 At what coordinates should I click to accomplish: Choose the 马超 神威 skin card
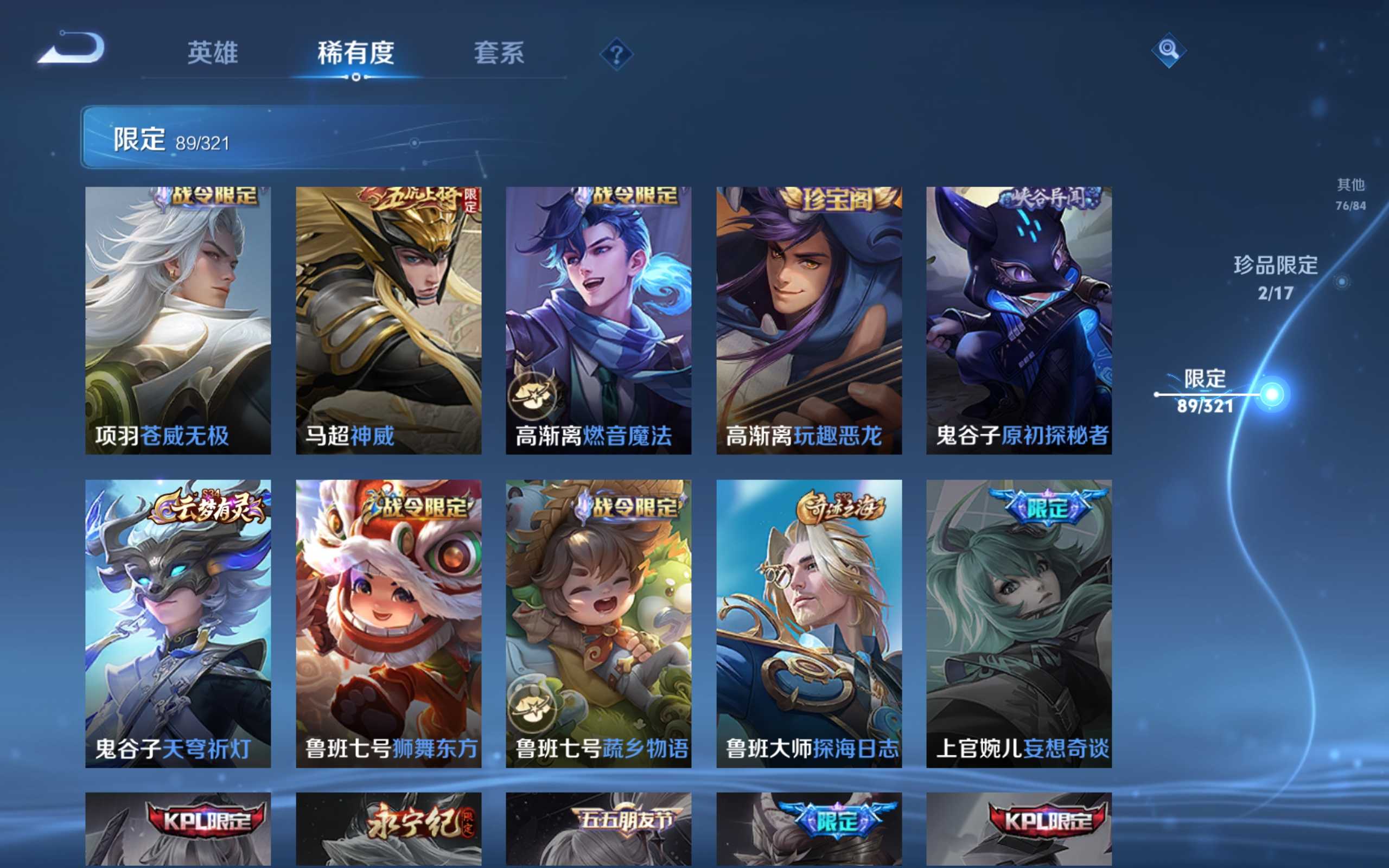[x=388, y=320]
